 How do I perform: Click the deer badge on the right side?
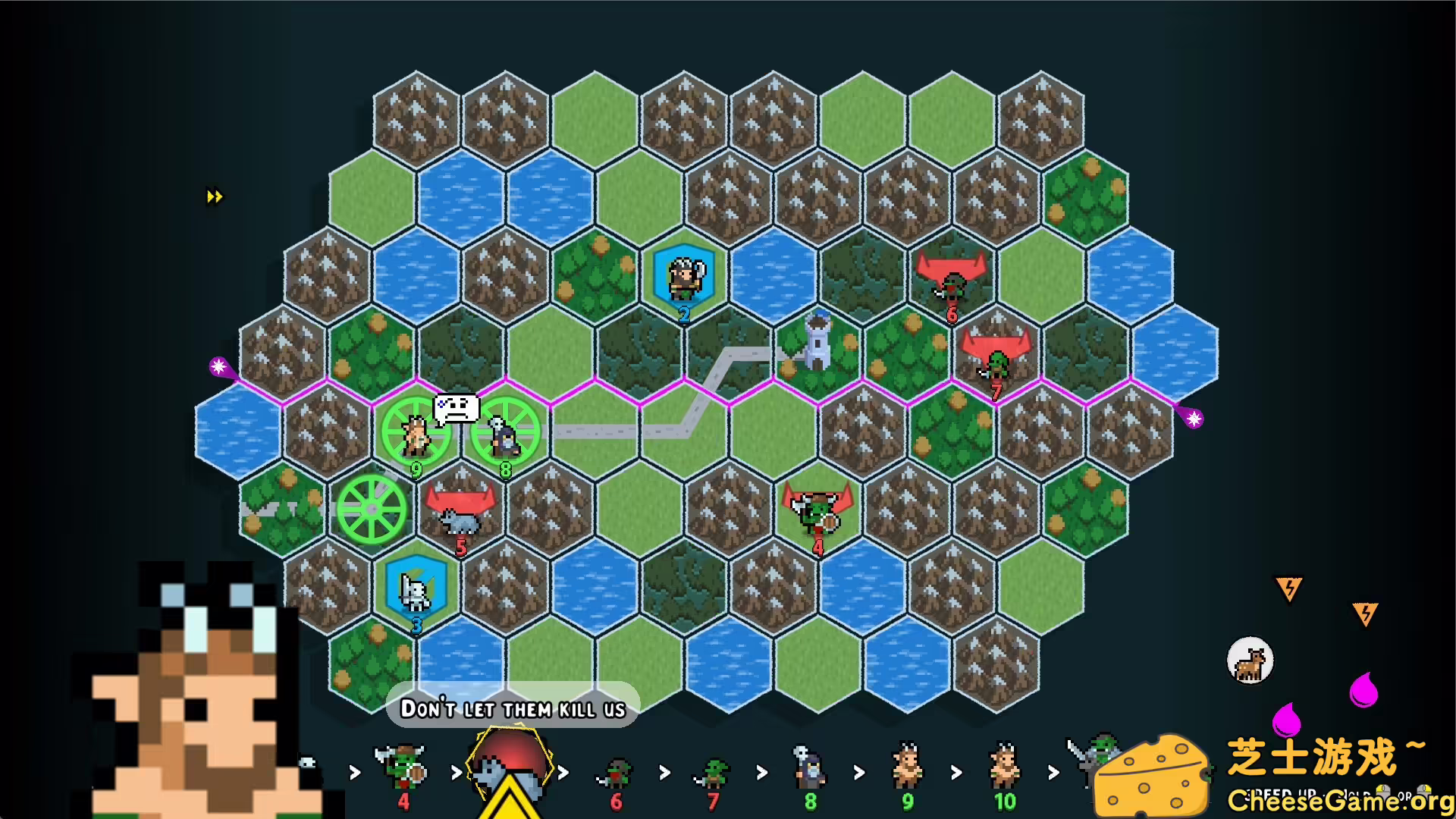1249,661
